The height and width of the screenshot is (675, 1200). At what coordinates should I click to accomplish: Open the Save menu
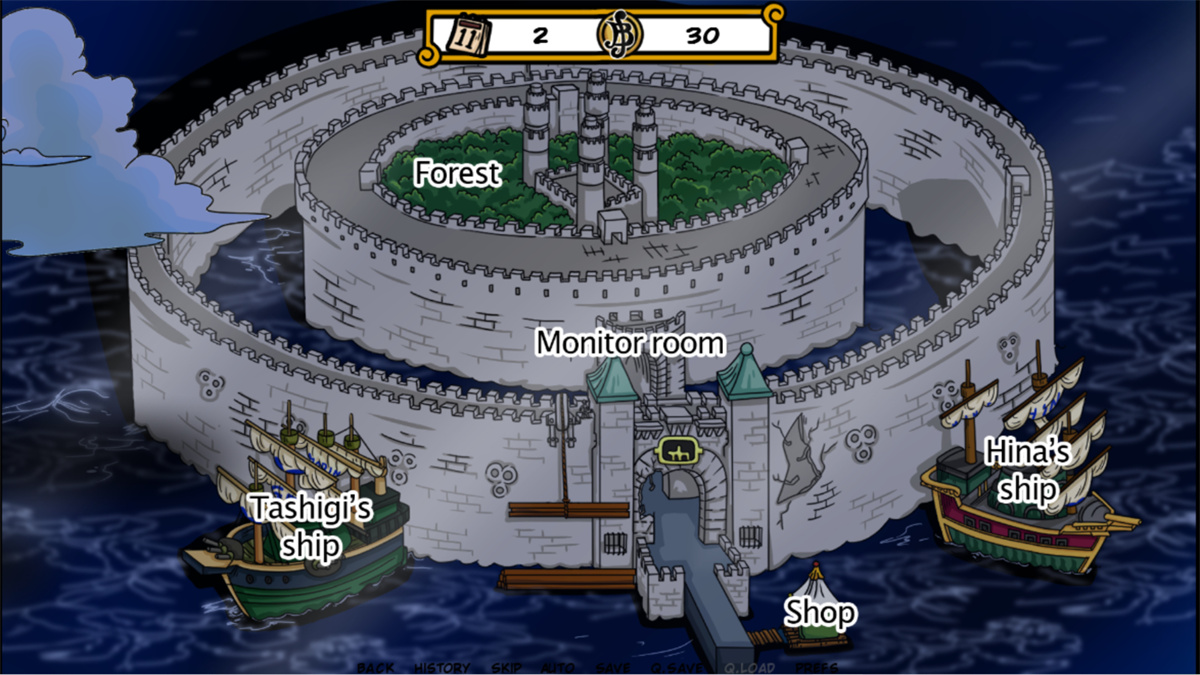[x=612, y=667]
